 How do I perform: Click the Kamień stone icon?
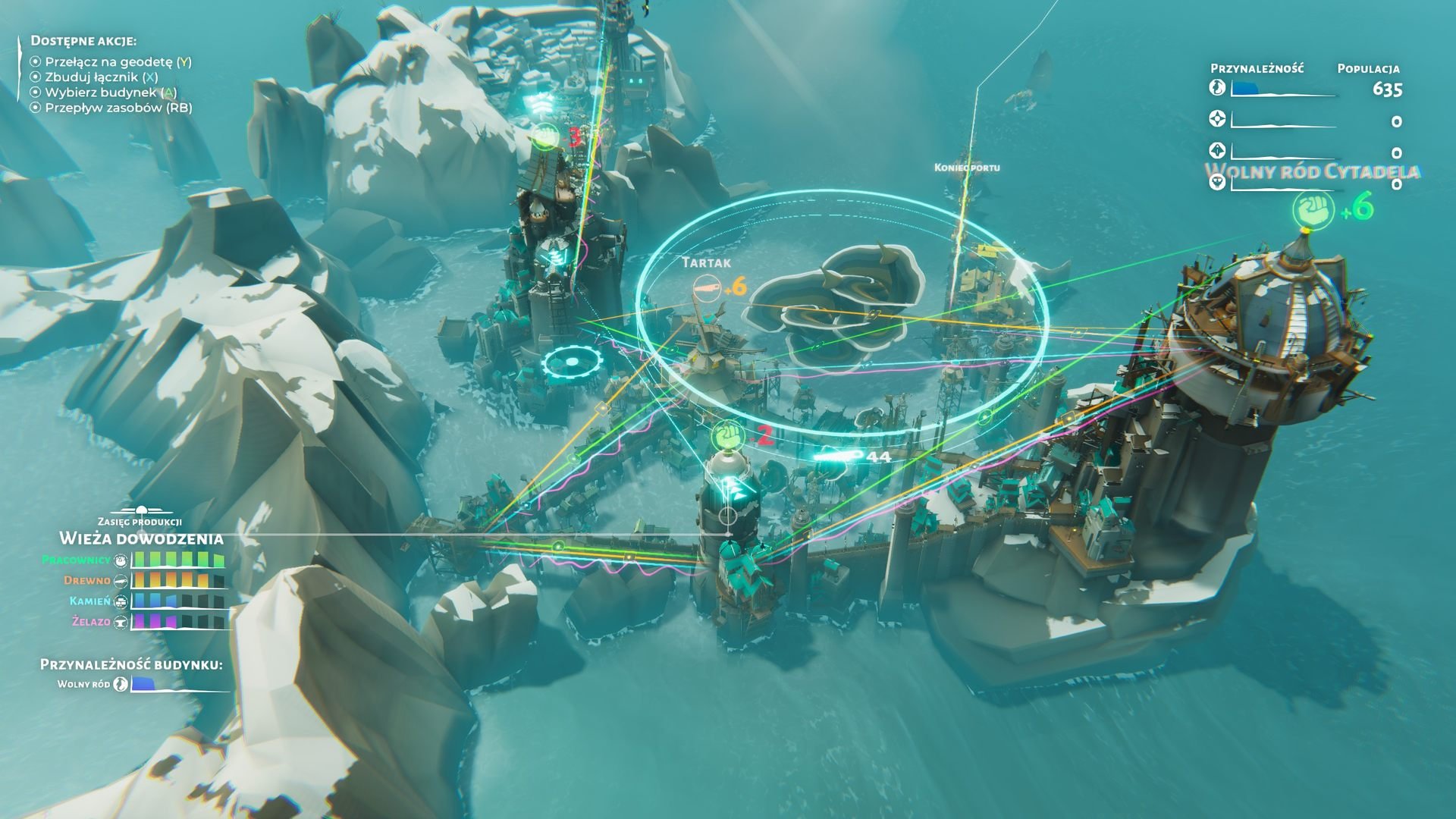click(120, 602)
